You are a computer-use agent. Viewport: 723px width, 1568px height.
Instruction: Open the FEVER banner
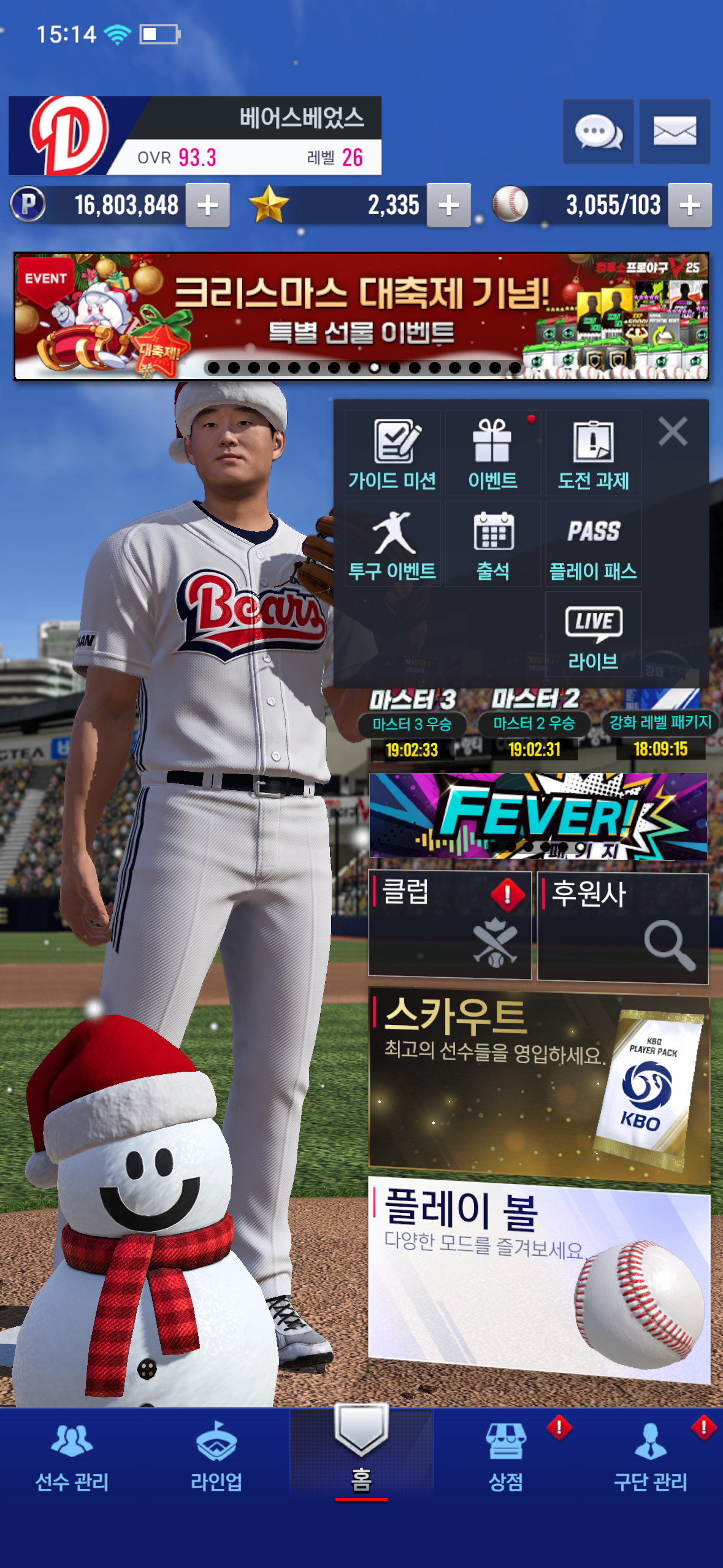pos(538,815)
